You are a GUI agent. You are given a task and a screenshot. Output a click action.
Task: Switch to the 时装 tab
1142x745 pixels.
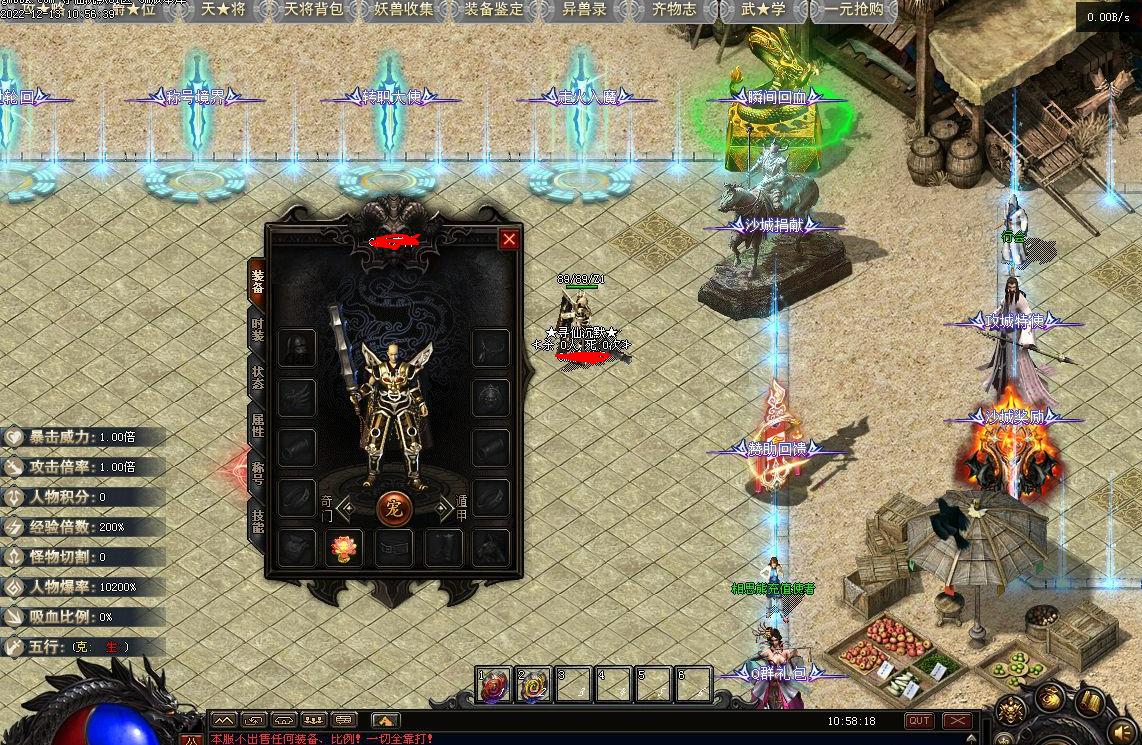coord(257,328)
